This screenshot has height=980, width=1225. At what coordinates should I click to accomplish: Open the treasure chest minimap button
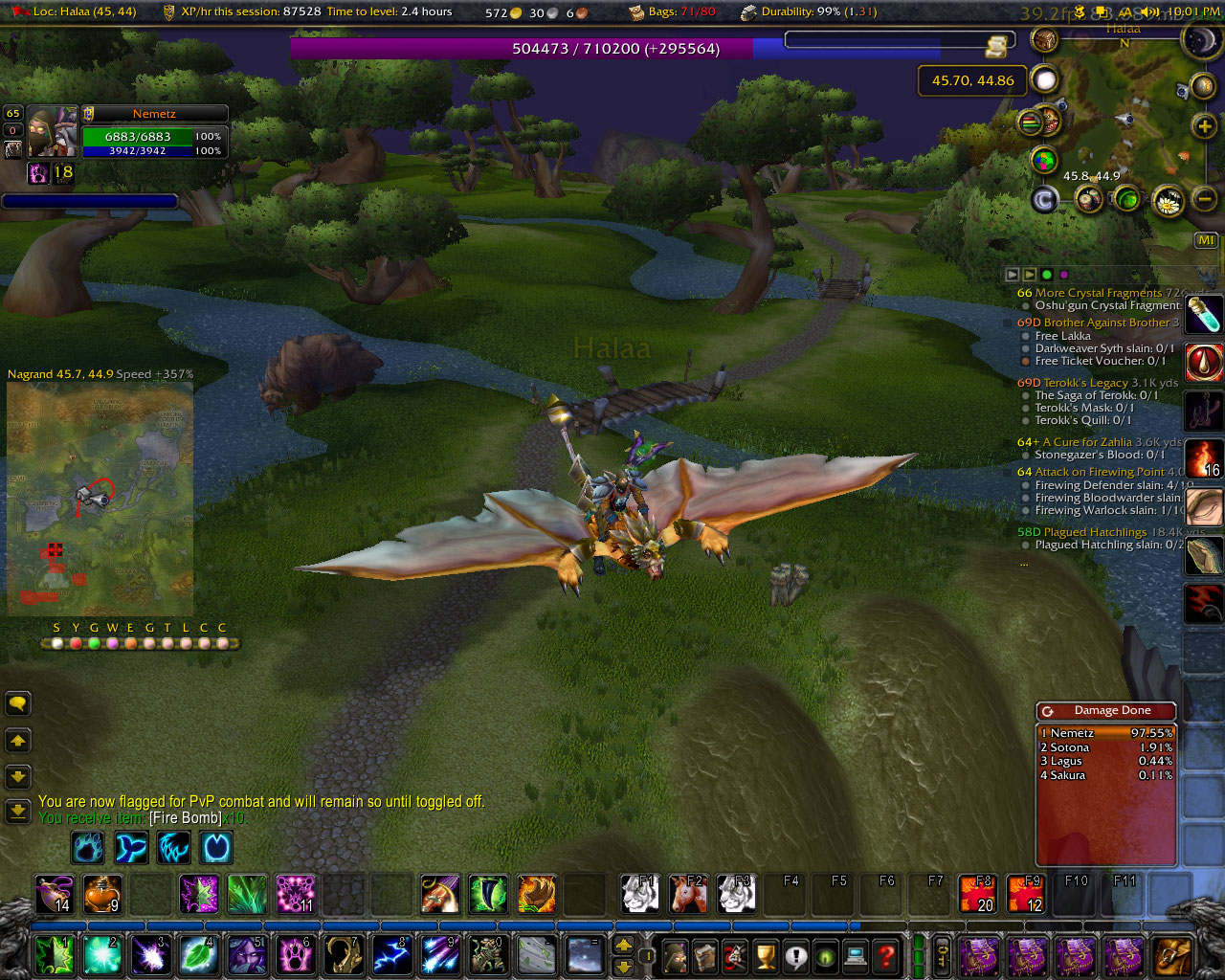(x=1044, y=39)
